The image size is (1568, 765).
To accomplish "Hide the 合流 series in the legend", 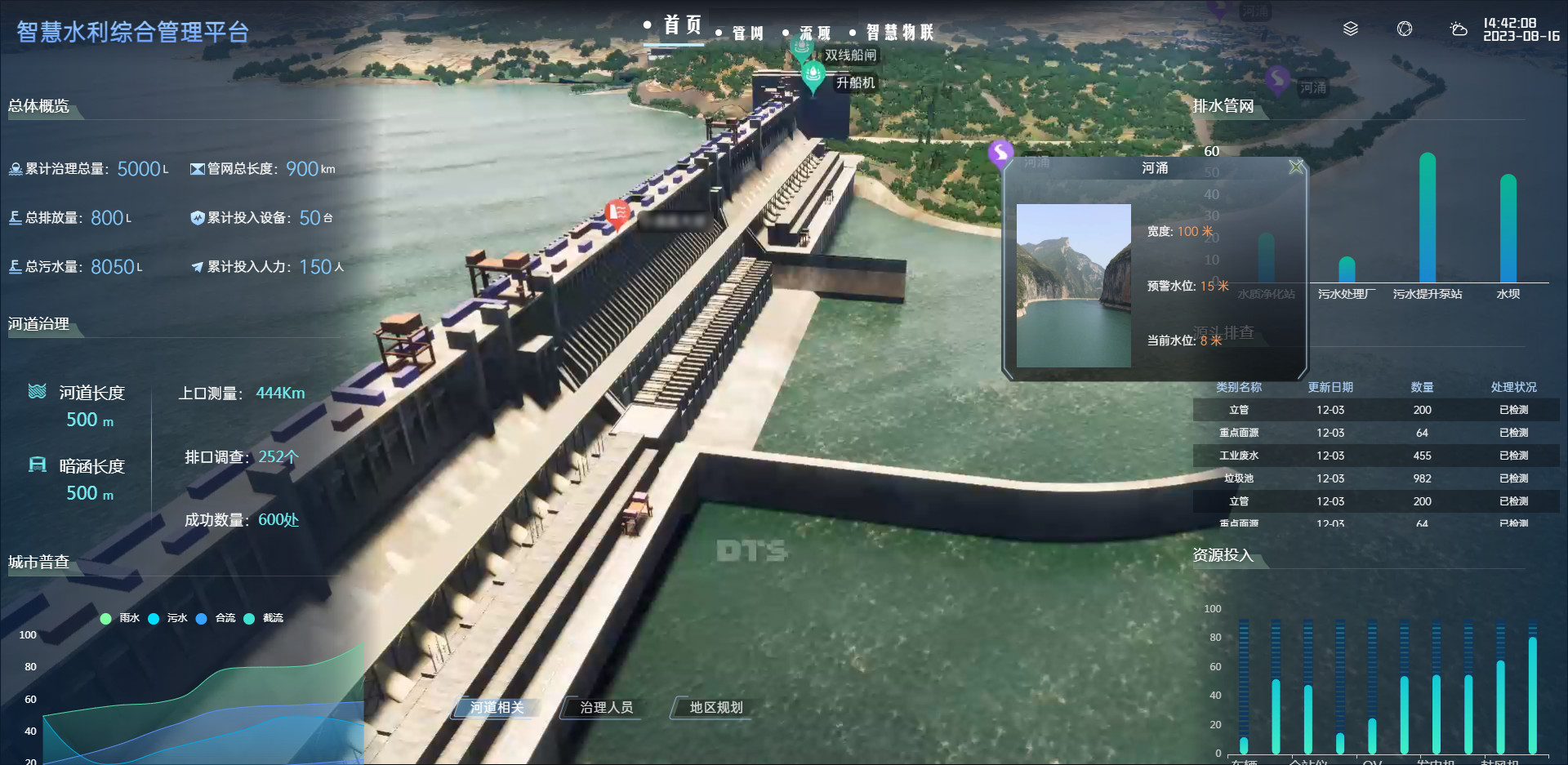I will pyautogui.click(x=216, y=618).
